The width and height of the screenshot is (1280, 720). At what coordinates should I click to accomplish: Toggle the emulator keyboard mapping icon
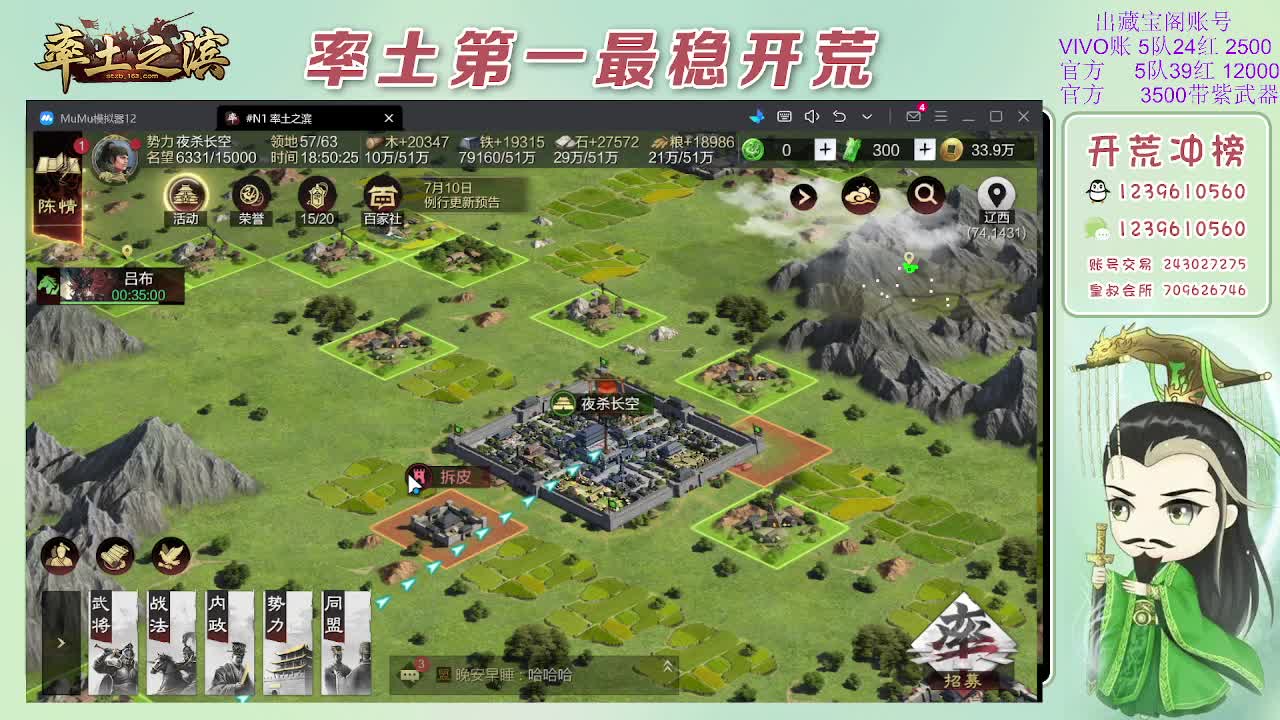tap(785, 117)
